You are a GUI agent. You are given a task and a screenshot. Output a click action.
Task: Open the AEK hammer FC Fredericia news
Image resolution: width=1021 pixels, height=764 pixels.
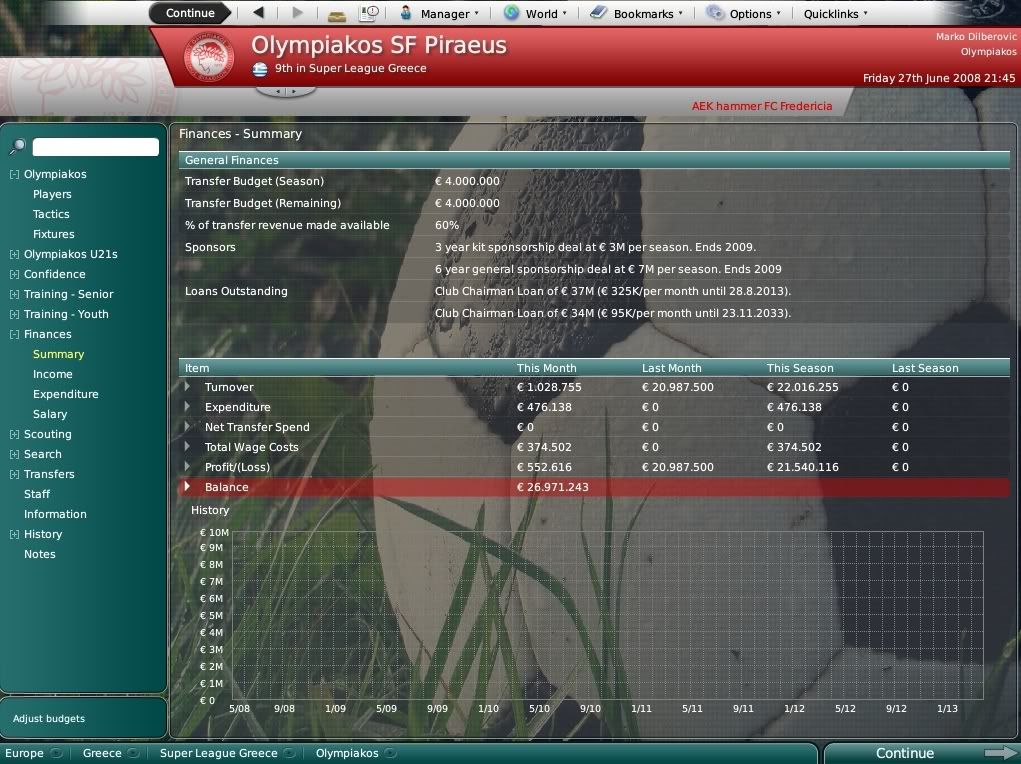[x=762, y=106]
